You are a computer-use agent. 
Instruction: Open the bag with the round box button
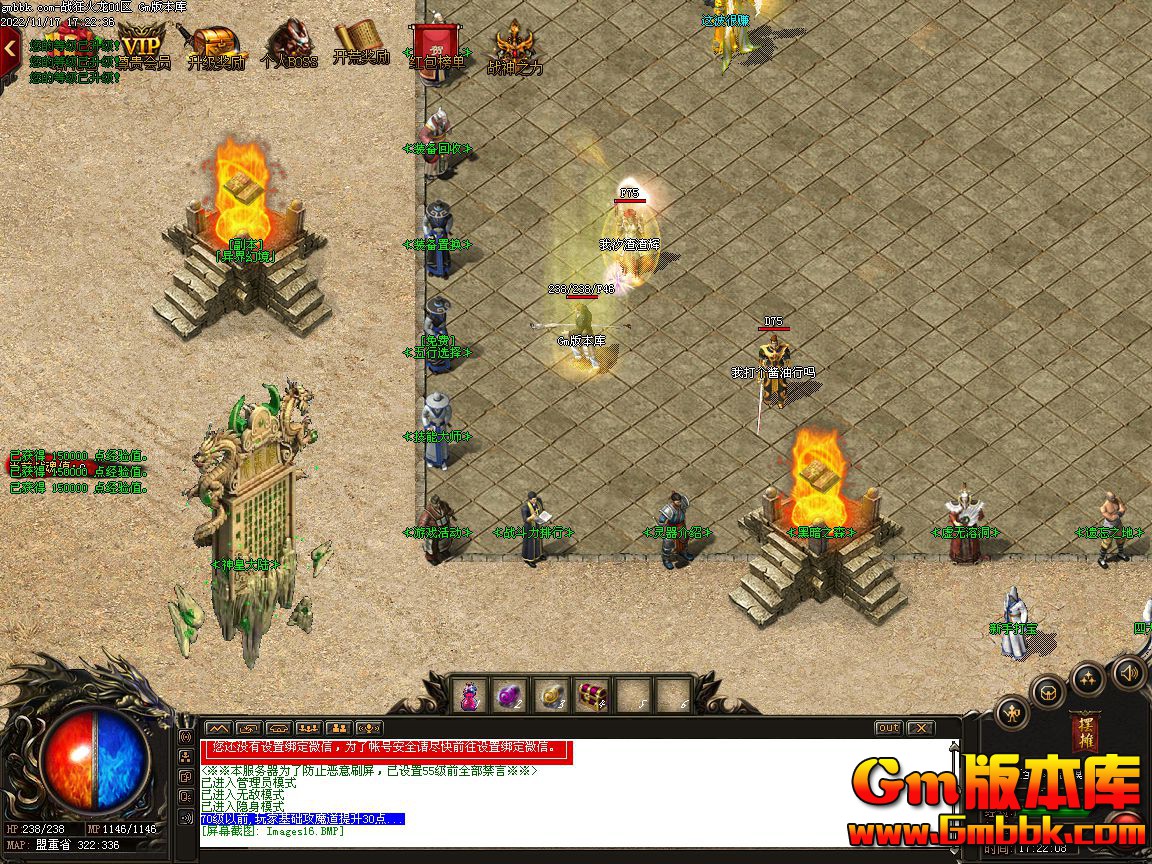[x=1049, y=692]
